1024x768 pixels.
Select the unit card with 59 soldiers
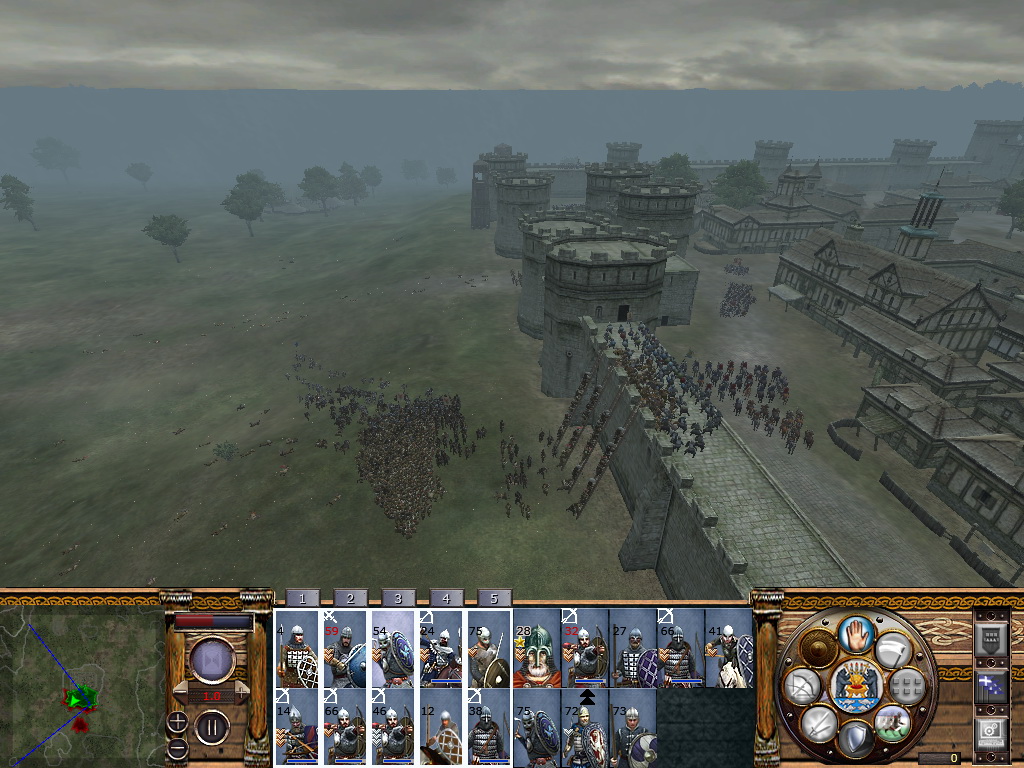coord(344,649)
